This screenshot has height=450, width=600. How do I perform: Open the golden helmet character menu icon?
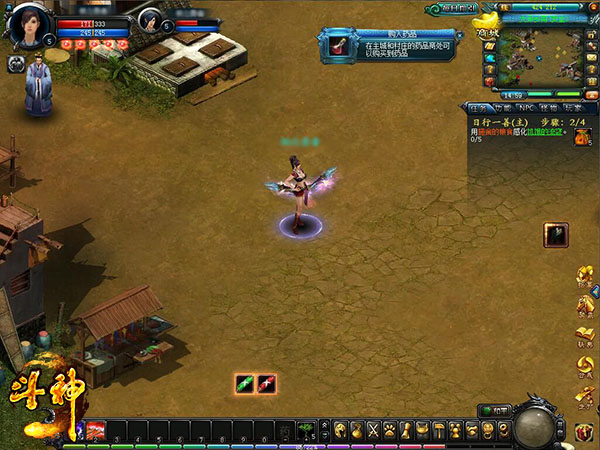[340, 429]
